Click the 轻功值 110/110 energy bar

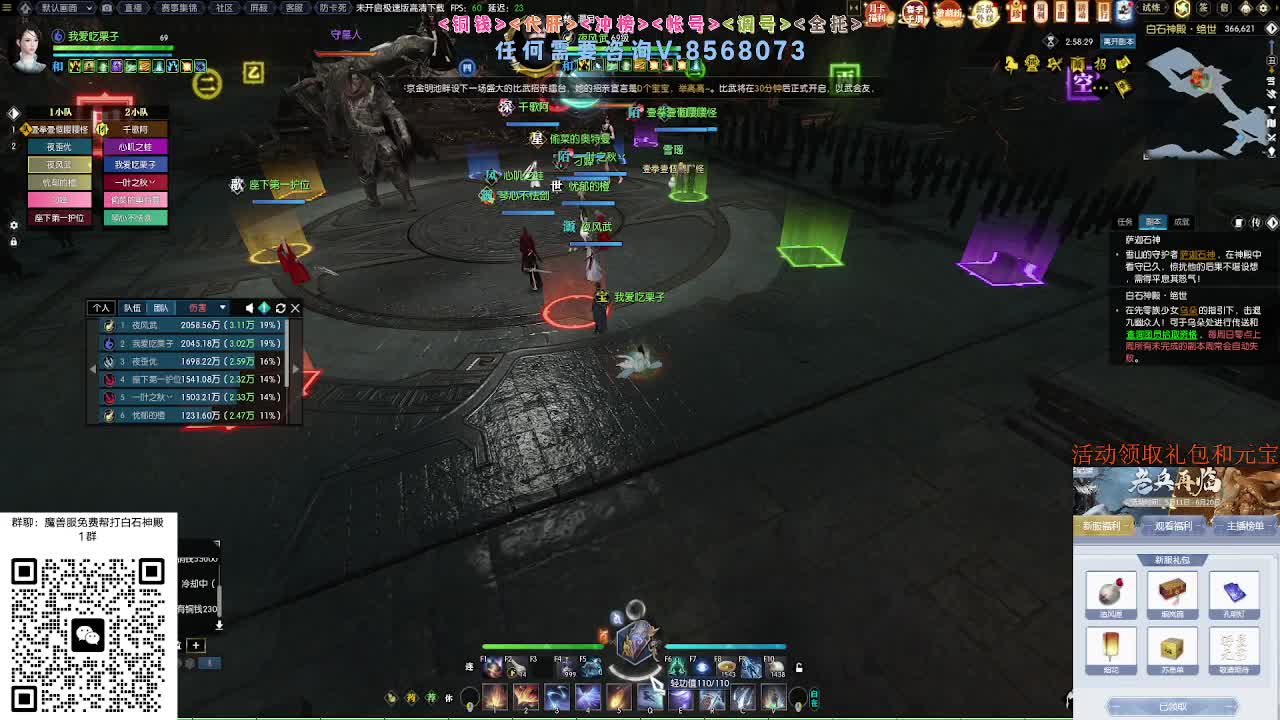pyautogui.click(x=699, y=683)
